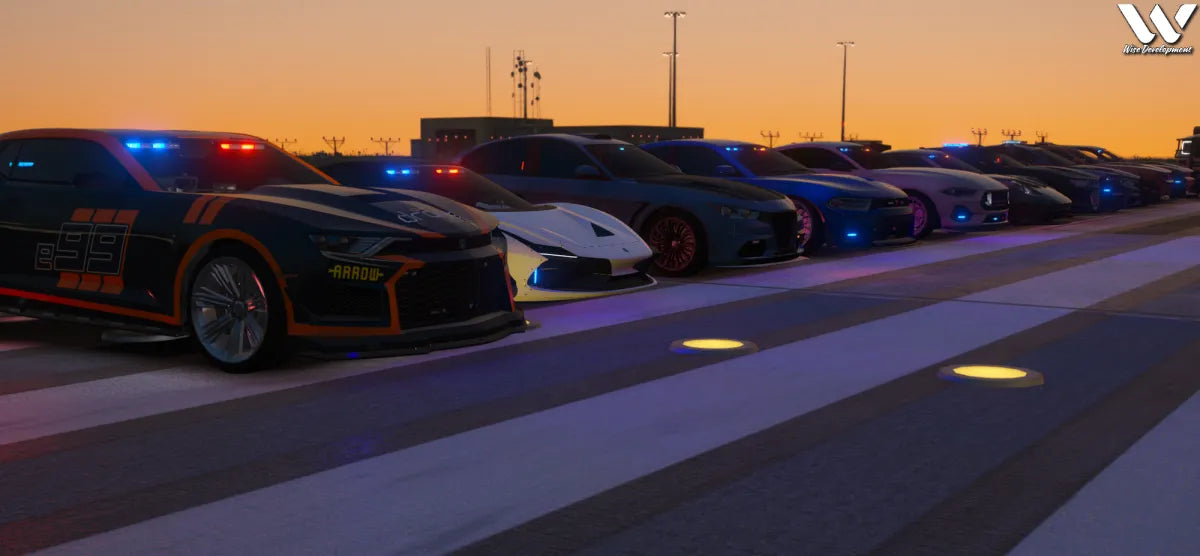Click the Wise Development logo watermark

point(1156,28)
